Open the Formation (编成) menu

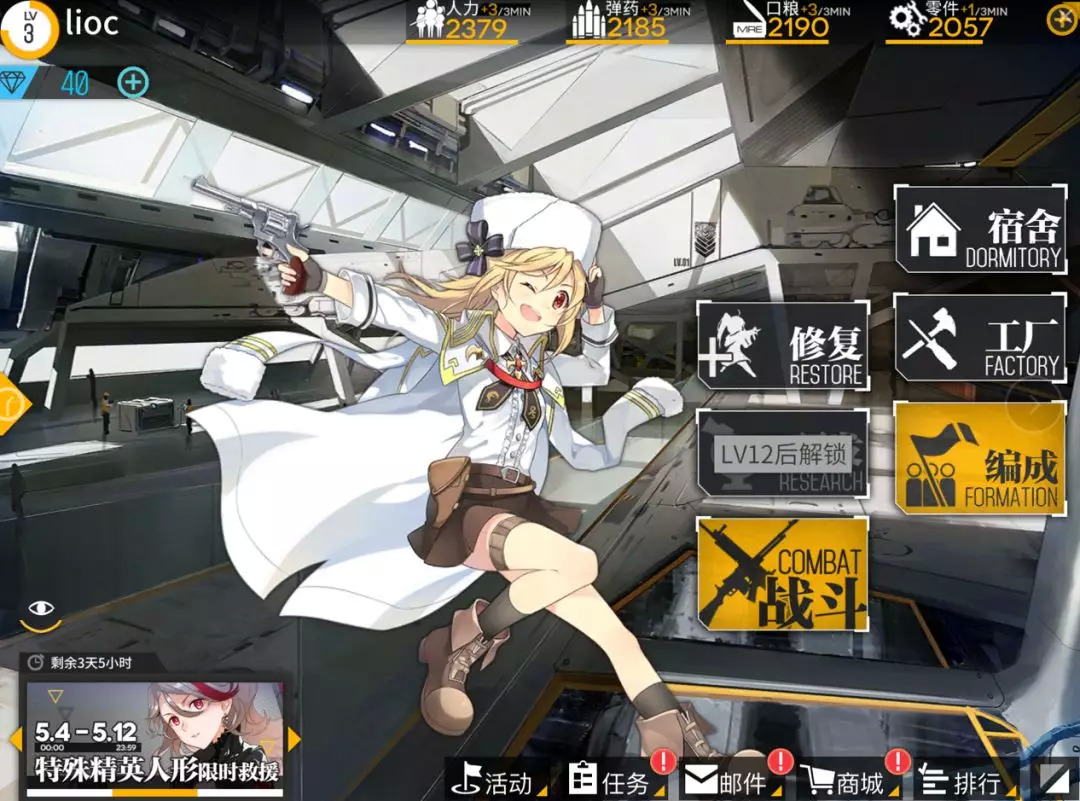[x=979, y=458]
